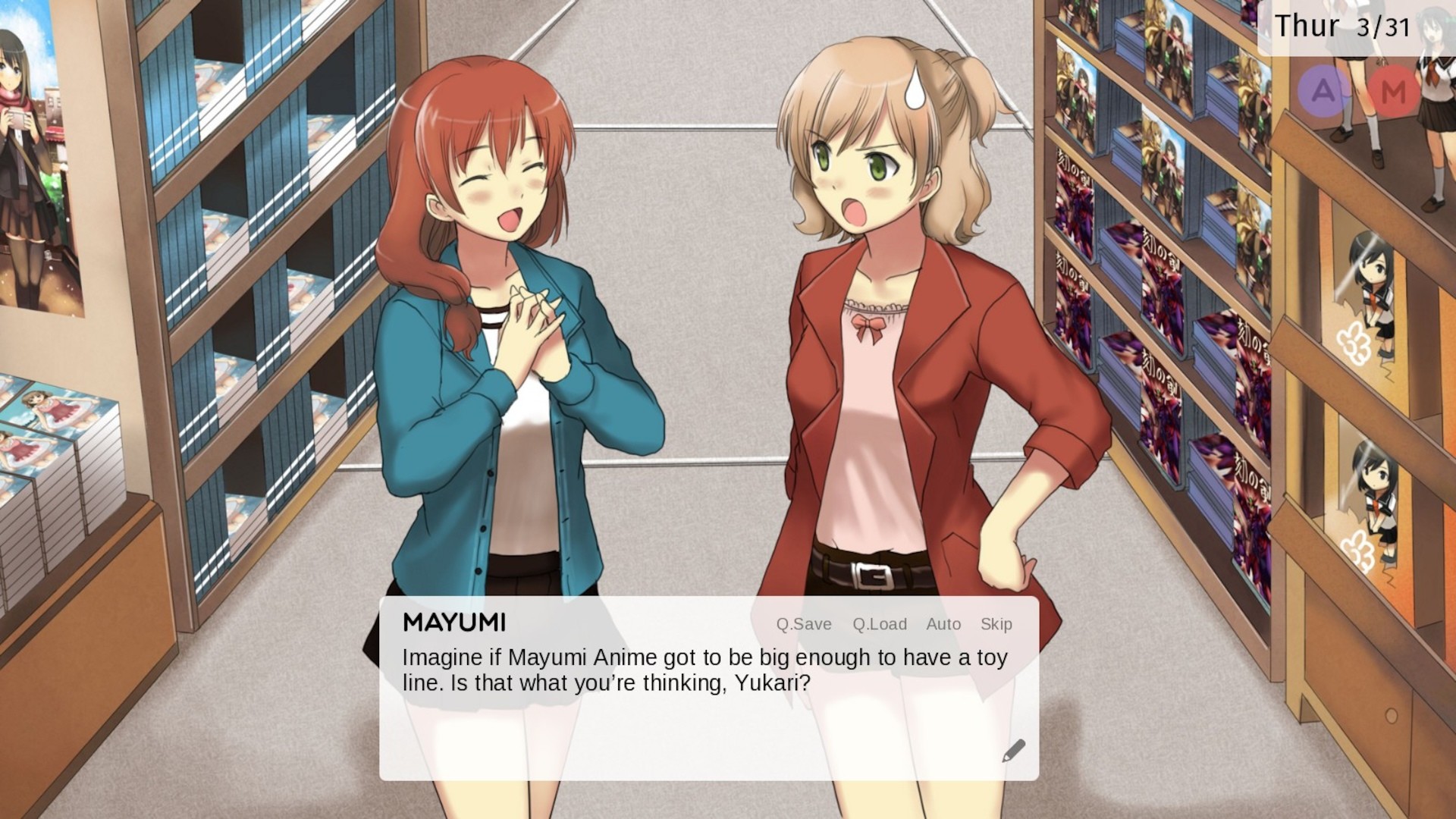Quick save using the Q.Save option

(804, 624)
